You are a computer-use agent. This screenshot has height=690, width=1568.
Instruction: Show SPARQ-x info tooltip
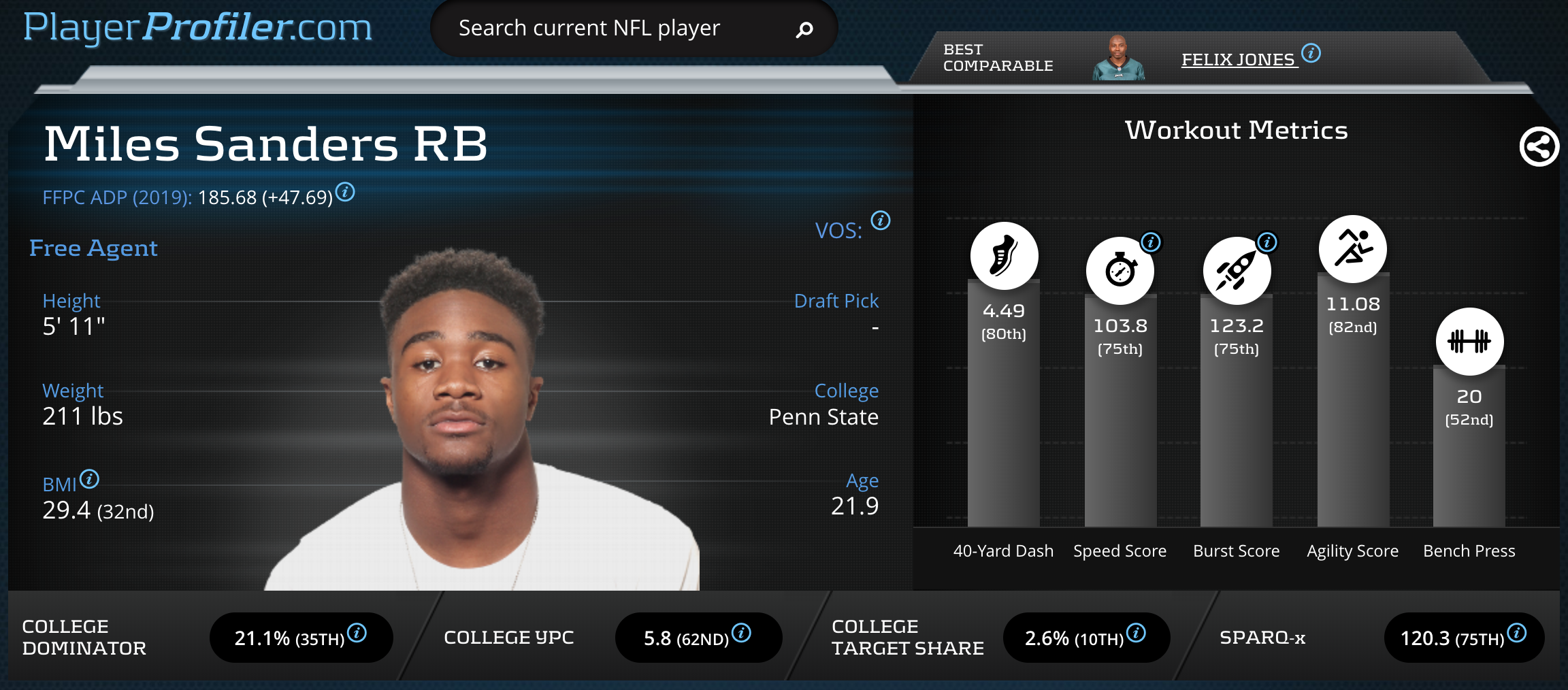click(x=1517, y=633)
